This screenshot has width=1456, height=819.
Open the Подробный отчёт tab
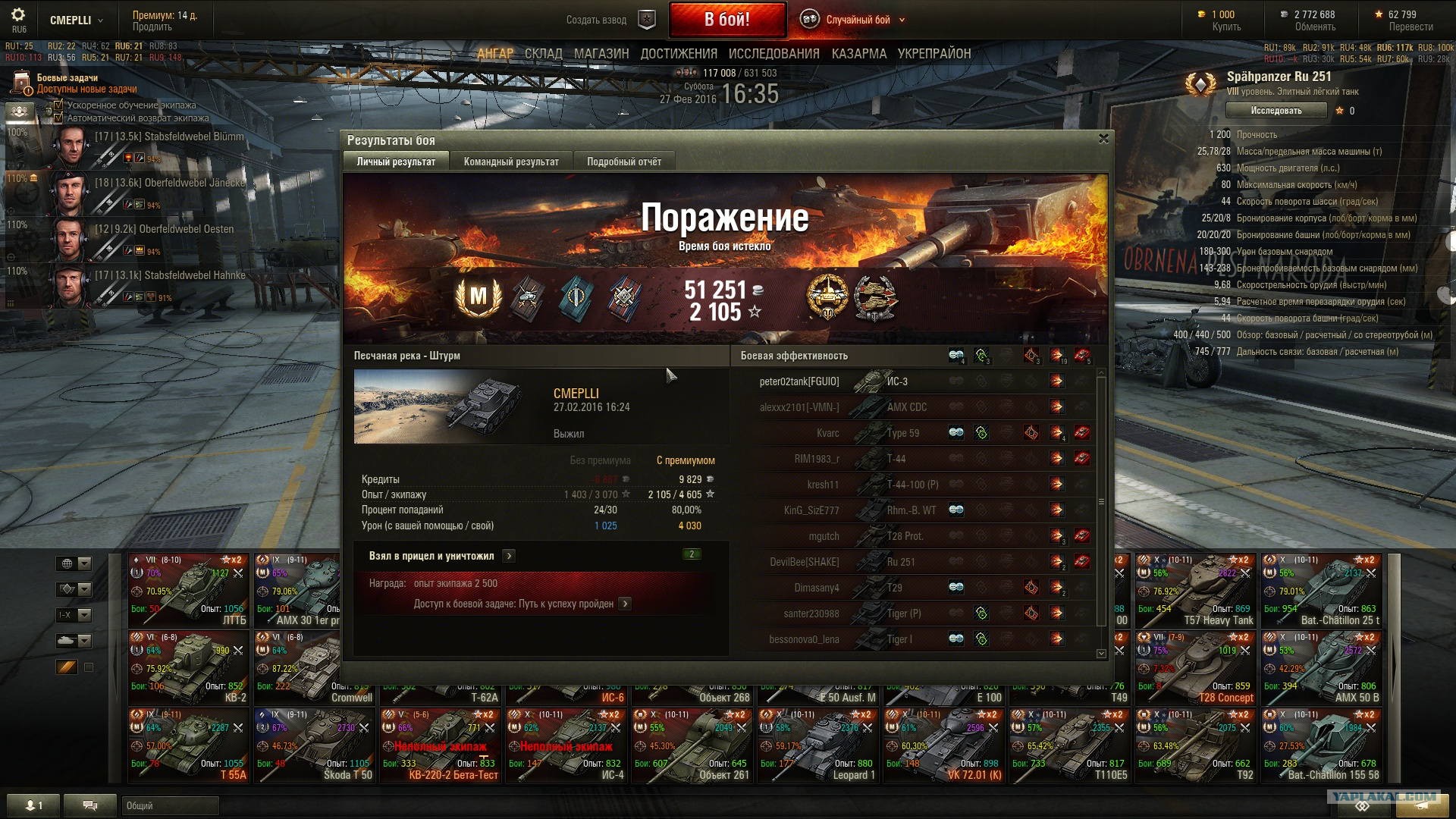pyautogui.click(x=623, y=162)
